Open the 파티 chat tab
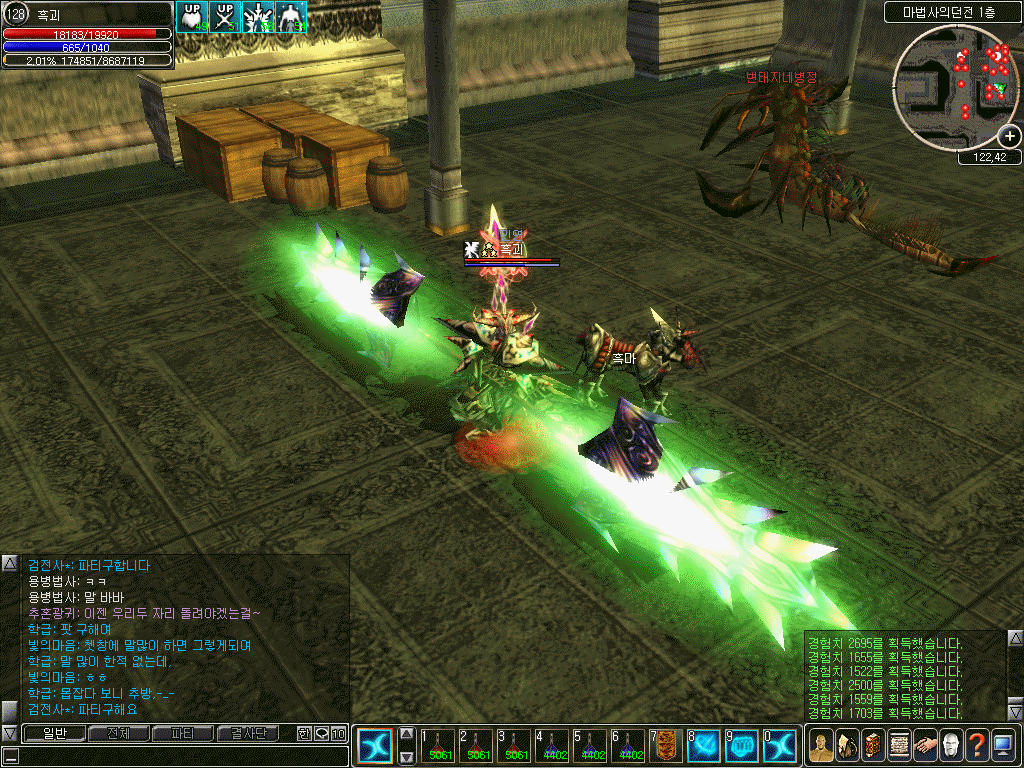Viewport: 1024px width, 768px height. 183,734
